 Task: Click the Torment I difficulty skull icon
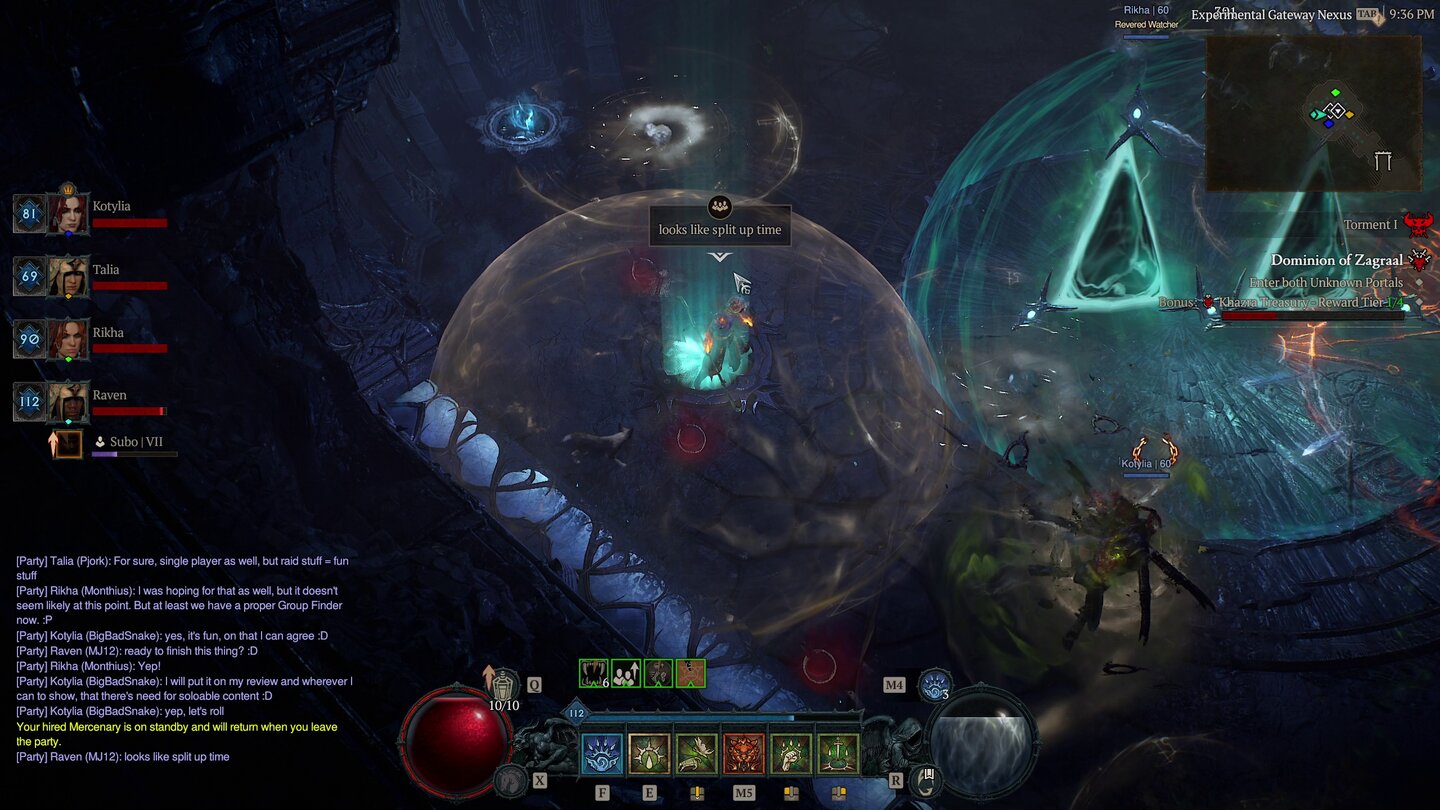coord(1416,224)
